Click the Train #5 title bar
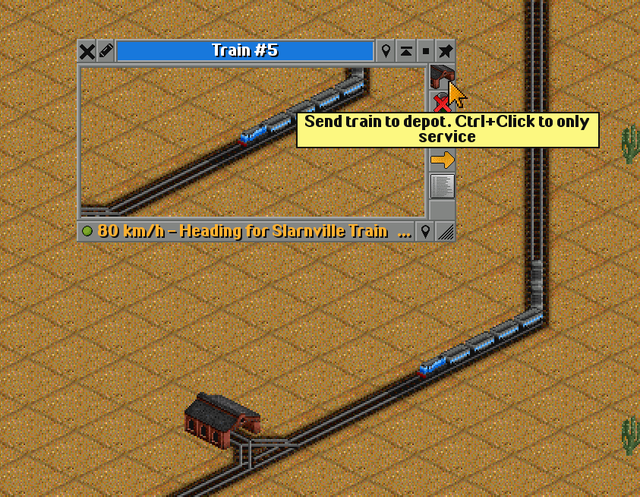The height and width of the screenshot is (497, 640). [x=245, y=51]
